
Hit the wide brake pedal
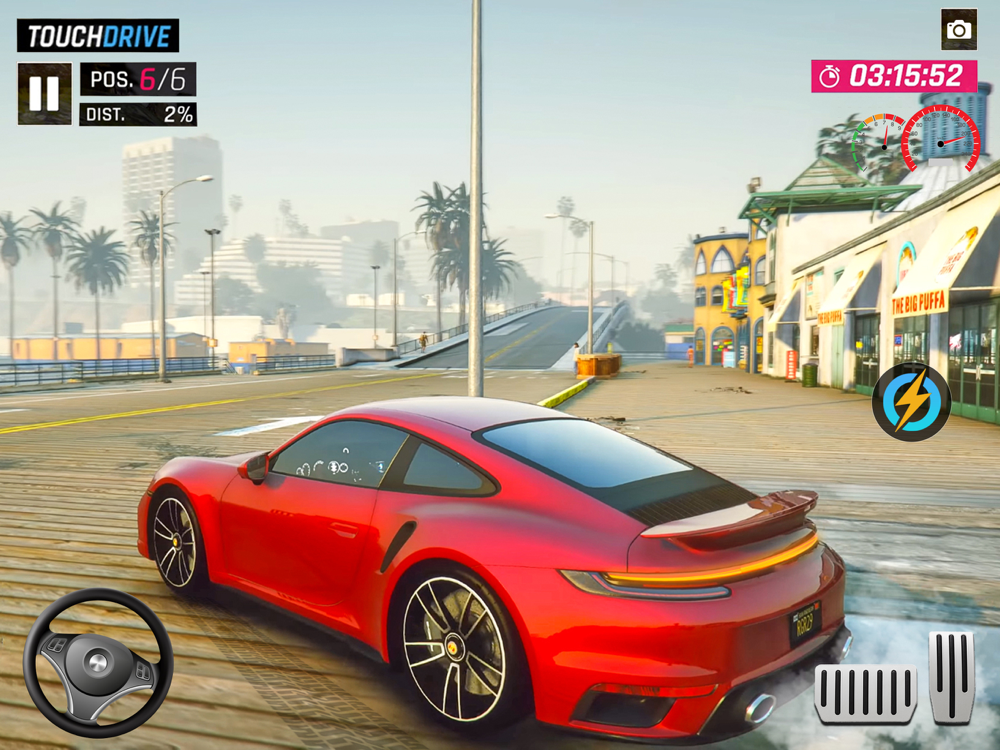(865, 692)
